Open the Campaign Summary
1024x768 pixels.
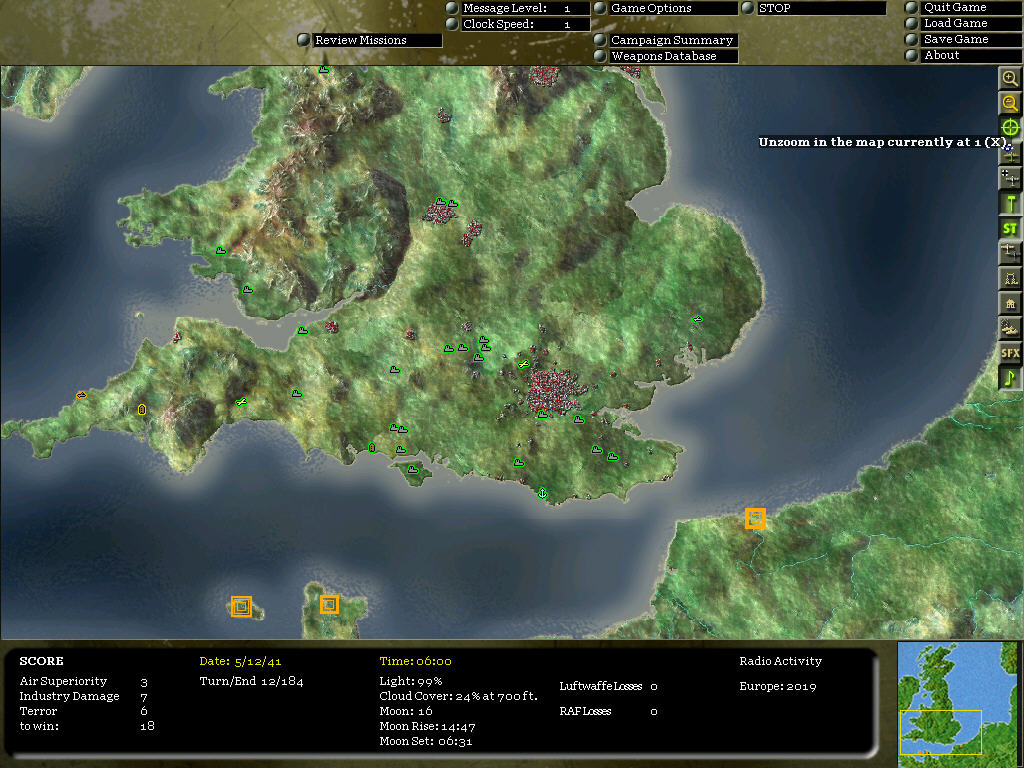(672, 40)
